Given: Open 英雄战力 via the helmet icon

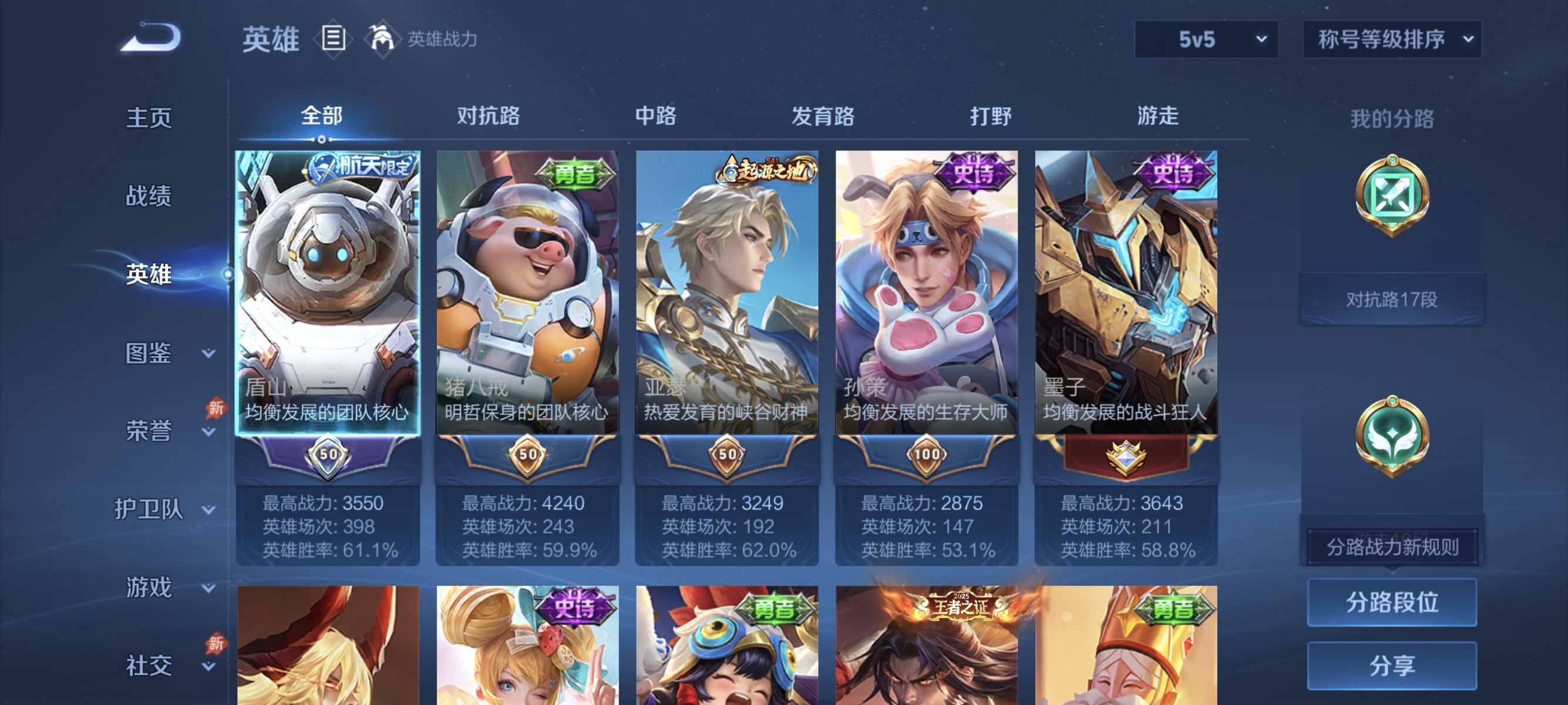Looking at the screenshot, I should click(x=382, y=38).
